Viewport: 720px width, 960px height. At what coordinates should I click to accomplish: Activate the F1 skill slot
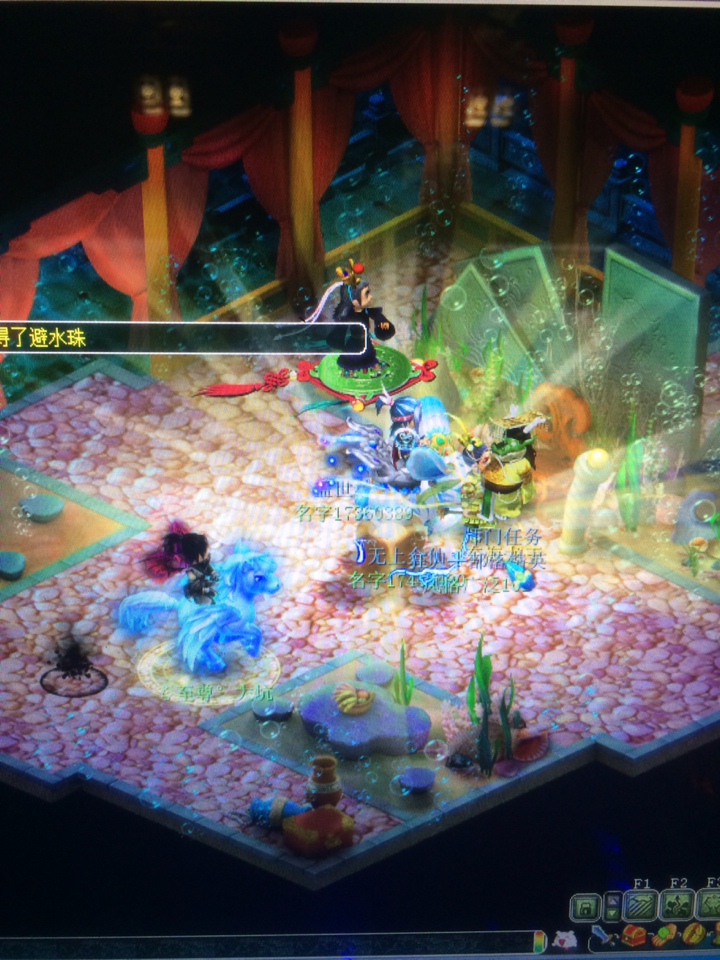coord(641,906)
